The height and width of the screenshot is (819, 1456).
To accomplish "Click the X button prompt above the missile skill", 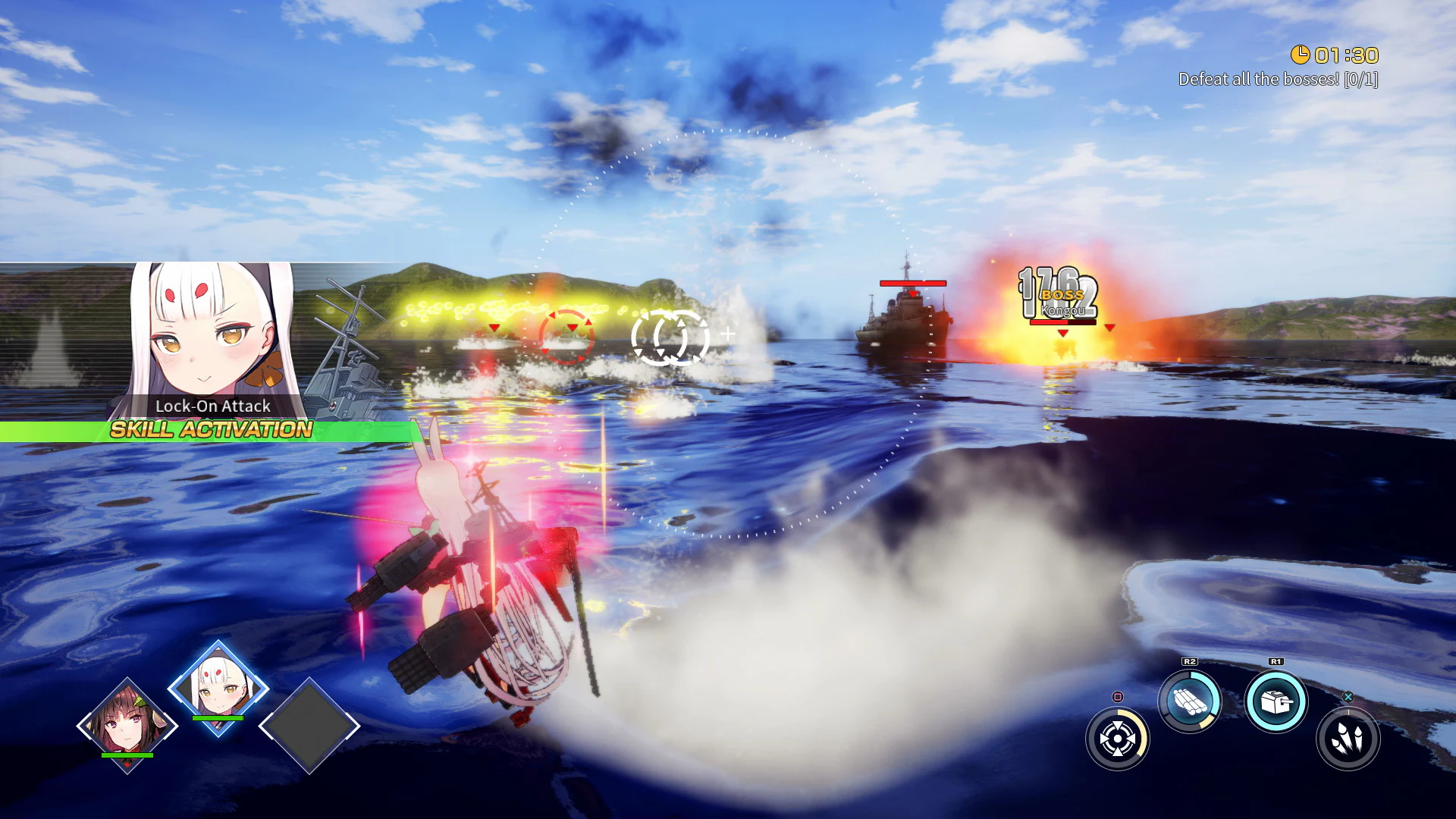I will (x=1349, y=696).
